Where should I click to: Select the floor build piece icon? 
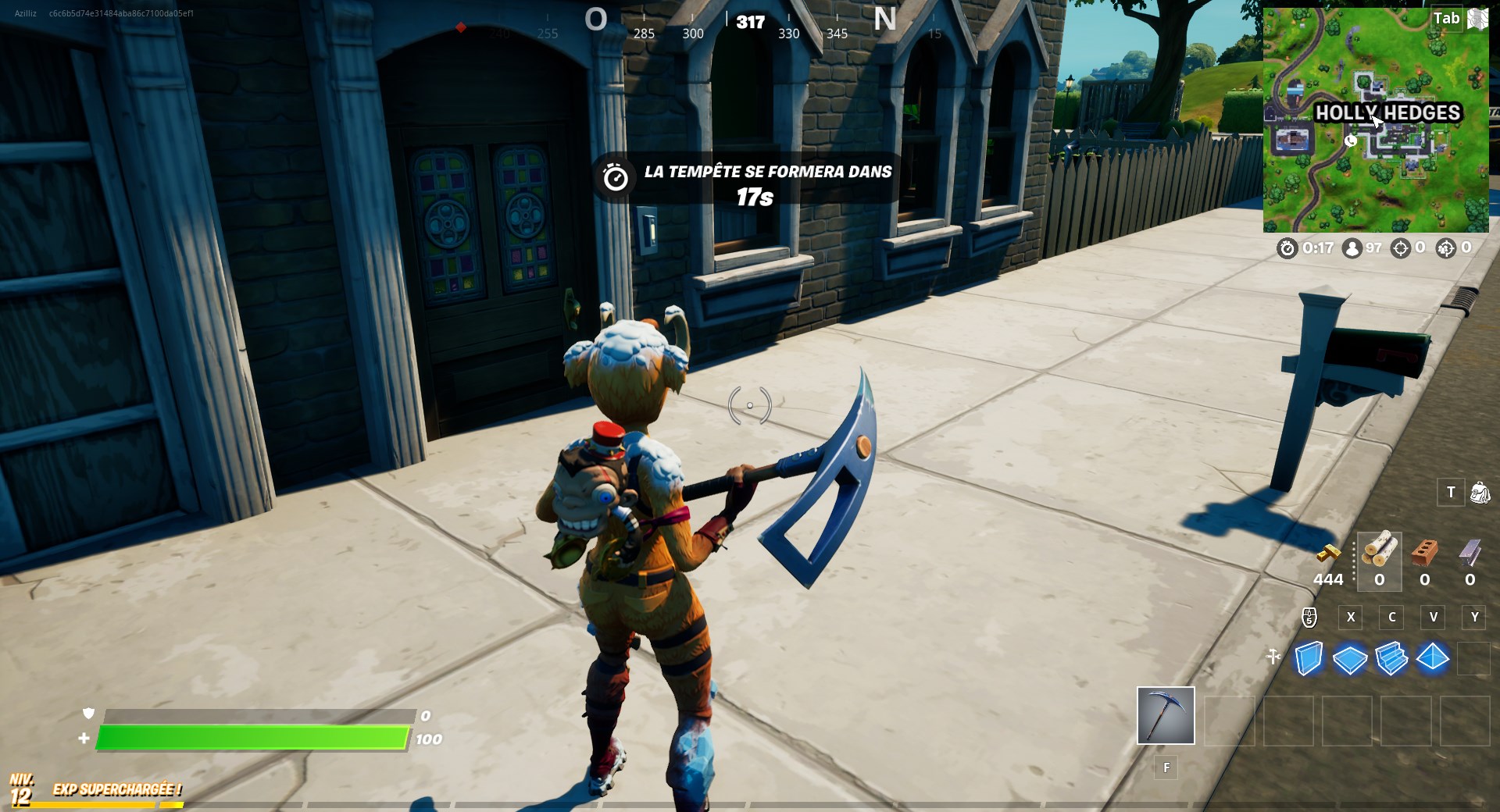(1352, 660)
